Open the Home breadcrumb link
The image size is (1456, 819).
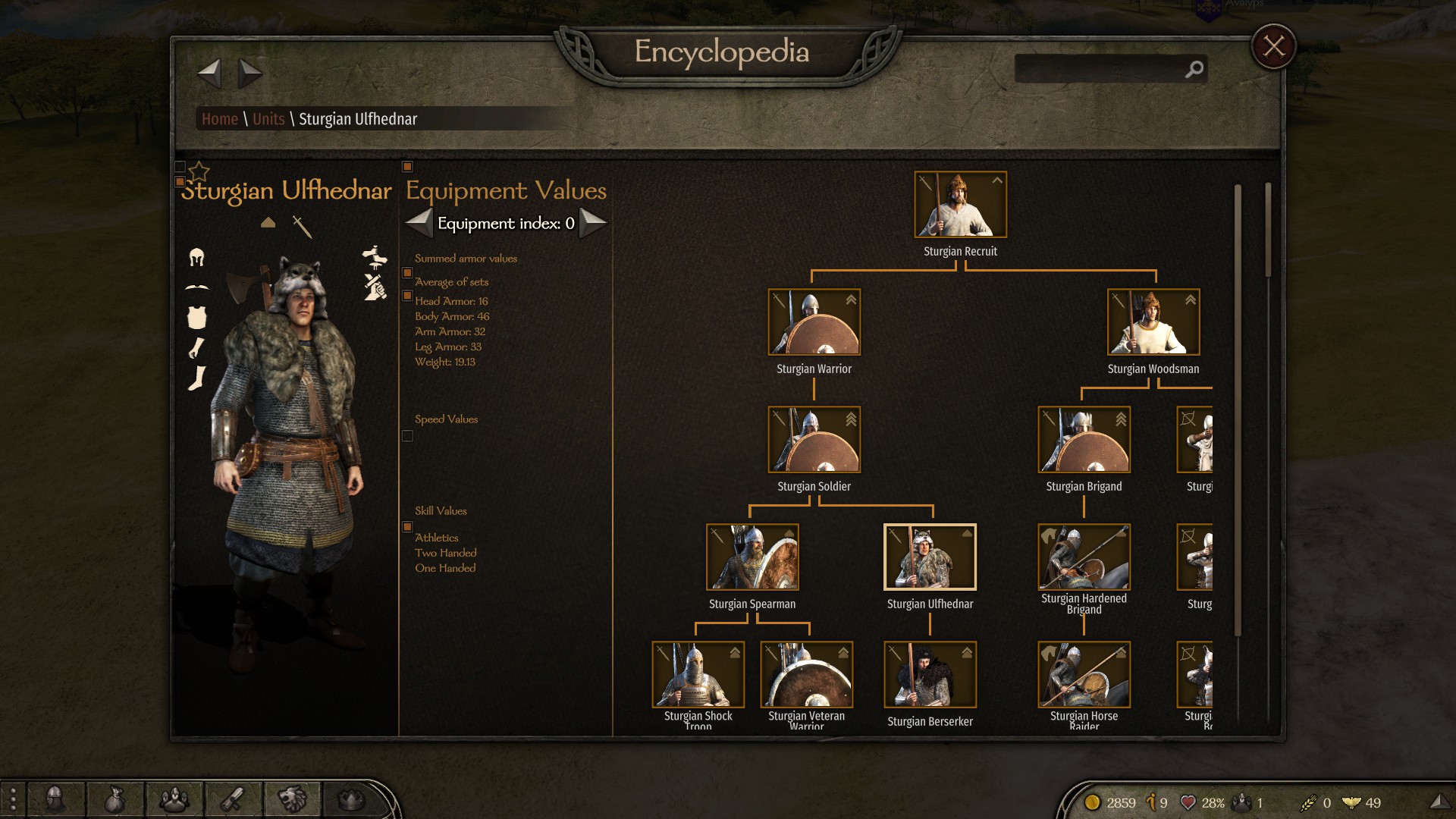click(219, 119)
